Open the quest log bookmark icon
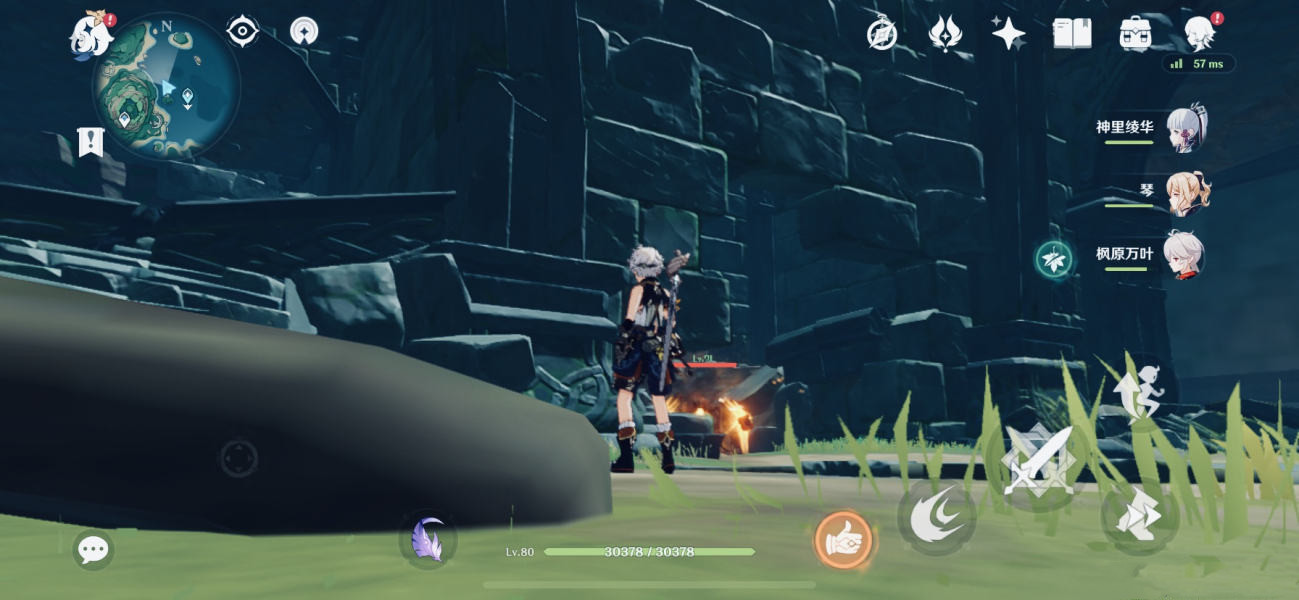The width and height of the screenshot is (1299, 600). (x=91, y=142)
